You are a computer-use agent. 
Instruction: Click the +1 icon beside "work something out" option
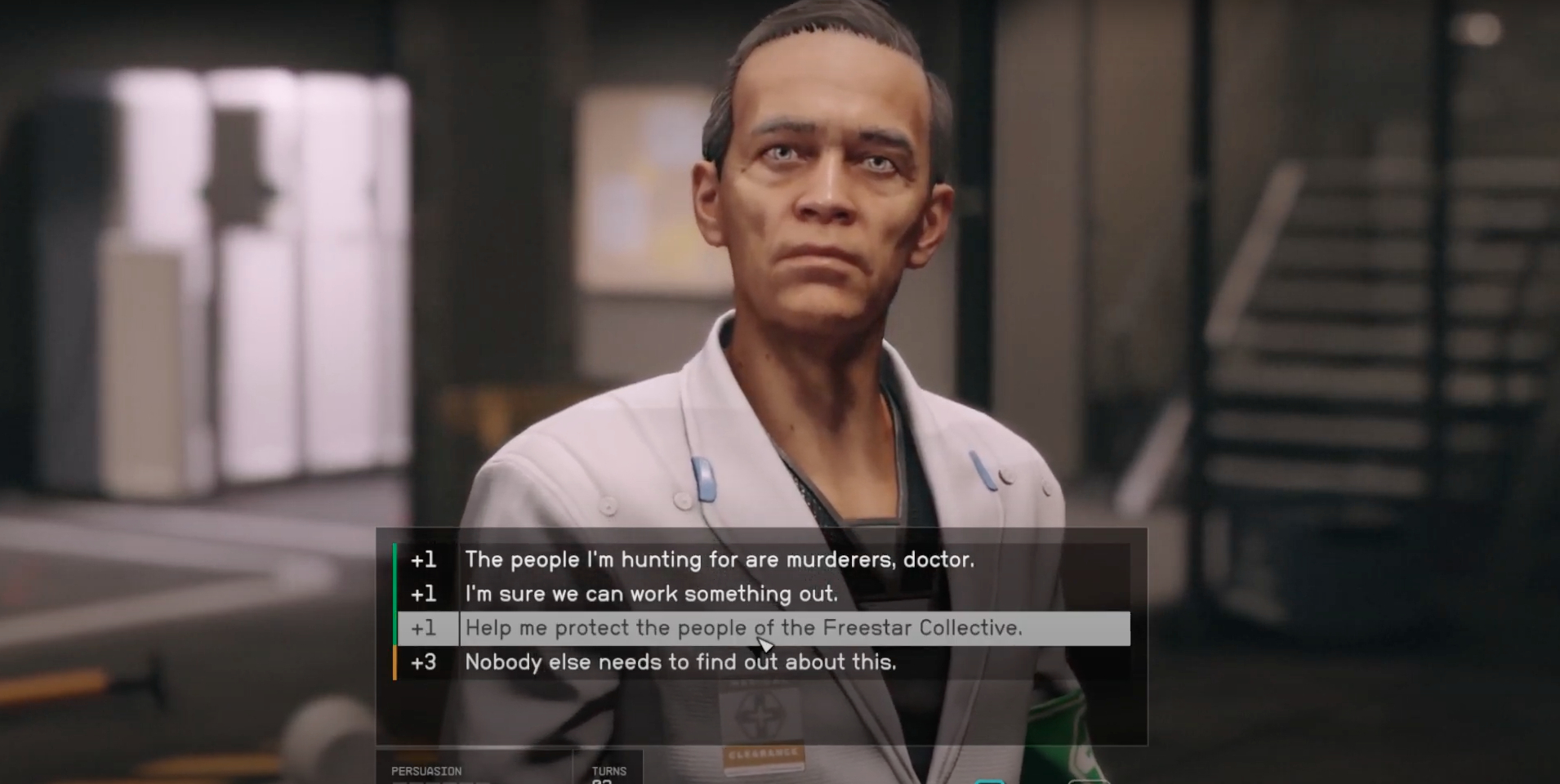tap(424, 594)
